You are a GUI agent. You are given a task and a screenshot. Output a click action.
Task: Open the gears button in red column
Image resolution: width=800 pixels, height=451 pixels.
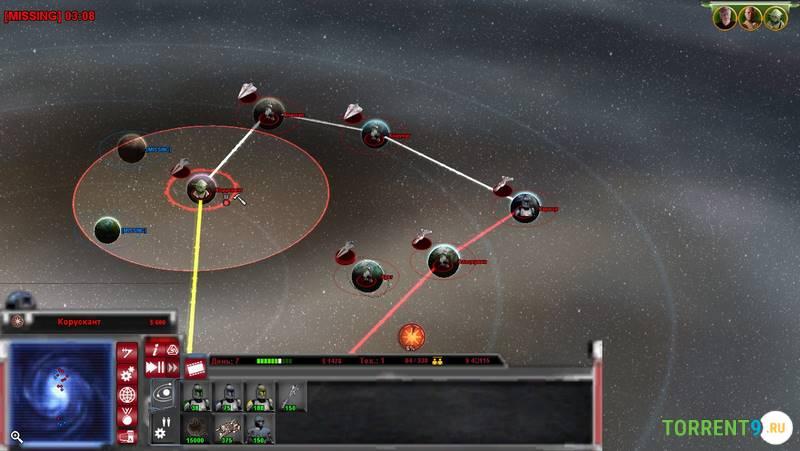point(127,374)
